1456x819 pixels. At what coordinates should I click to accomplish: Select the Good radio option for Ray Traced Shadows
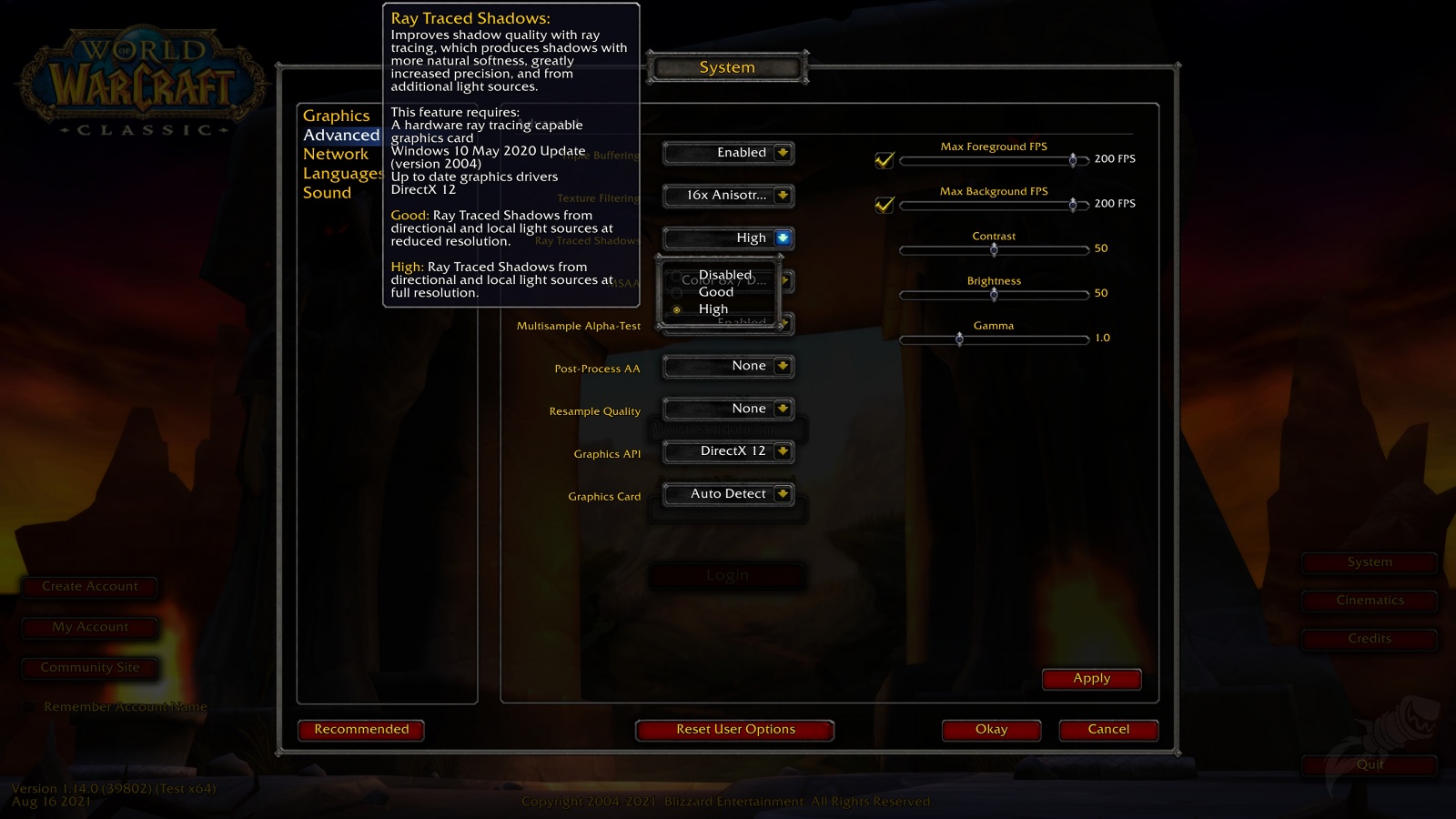pos(714,292)
